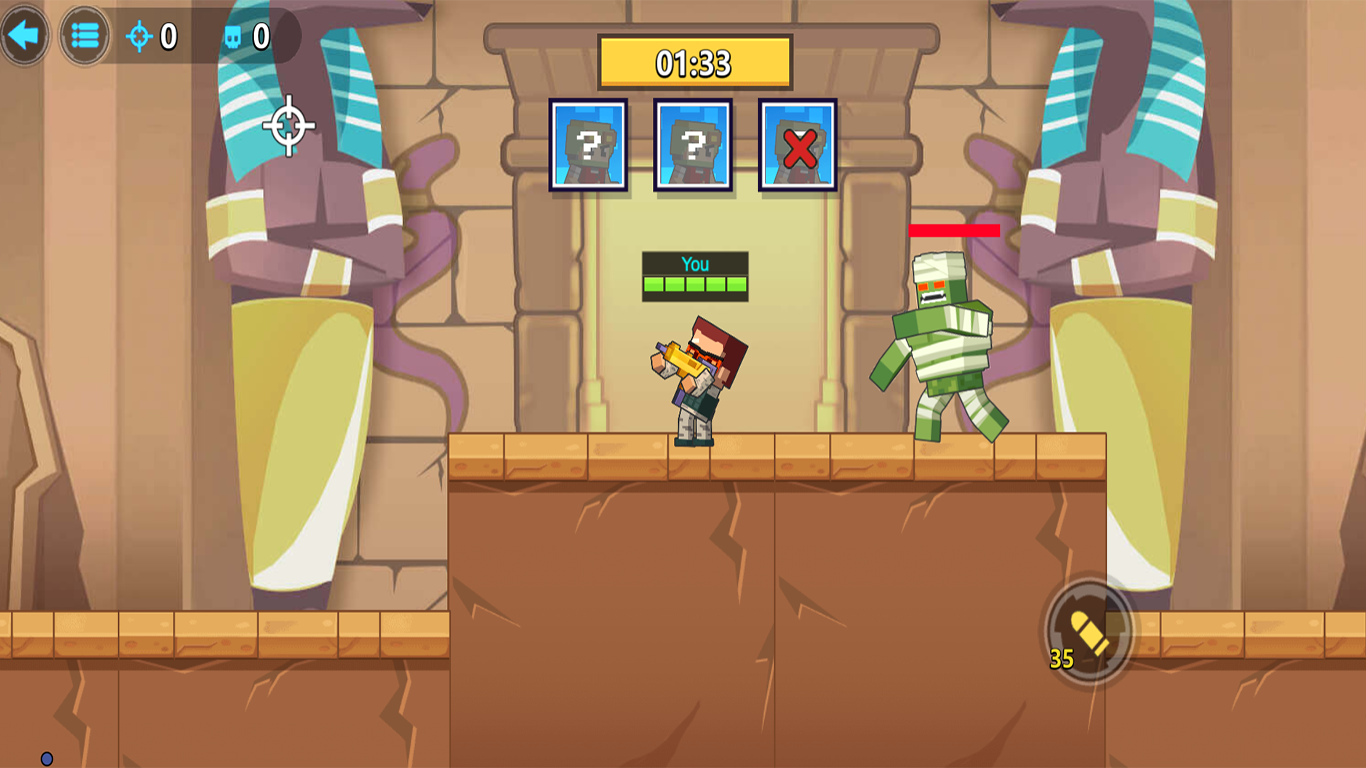1366x768 pixels.
Task: Click the You health bar label
Action: point(697,264)
